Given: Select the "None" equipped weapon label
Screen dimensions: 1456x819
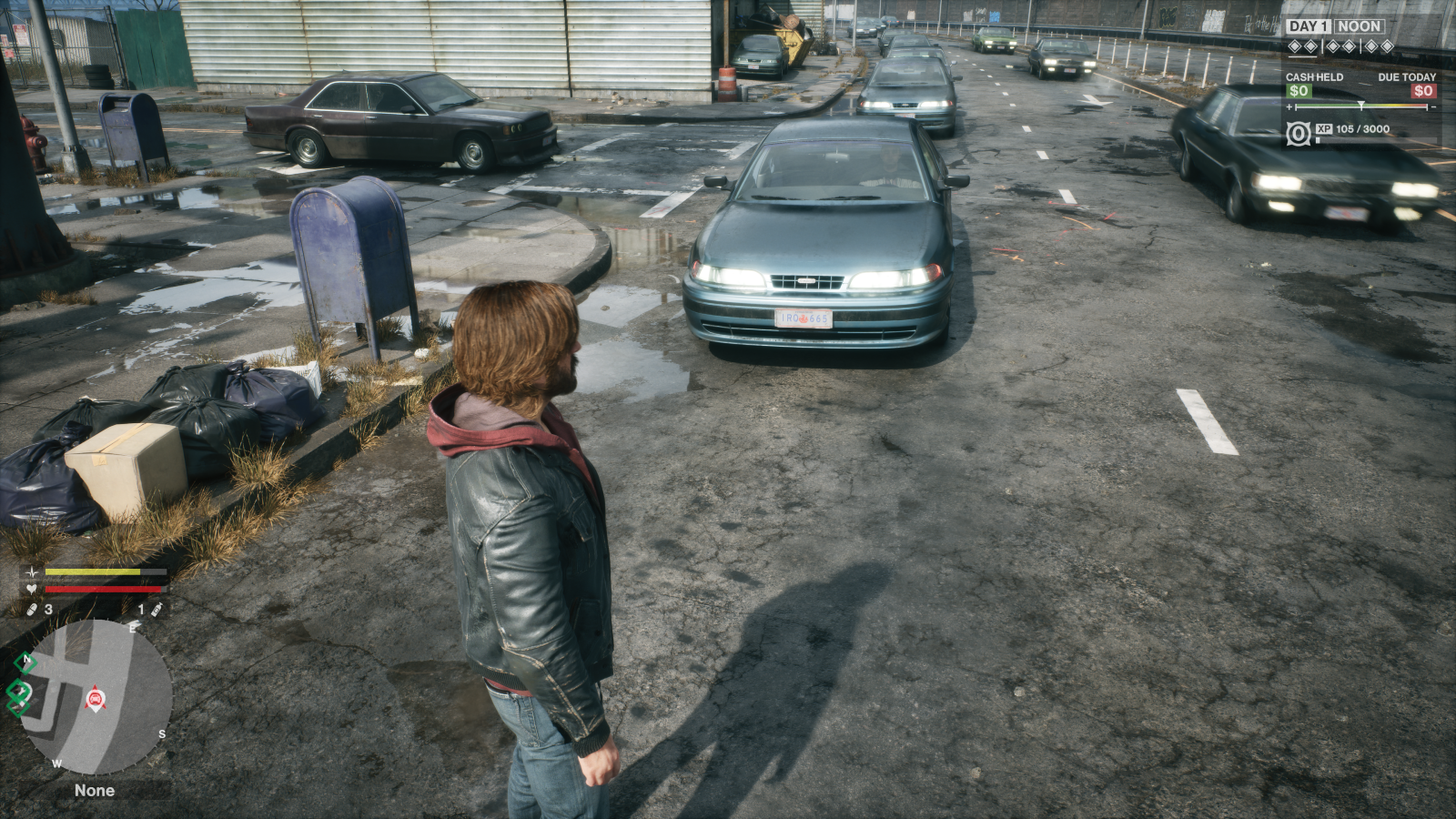Looking at the screenshot, I should pos(95,791).
